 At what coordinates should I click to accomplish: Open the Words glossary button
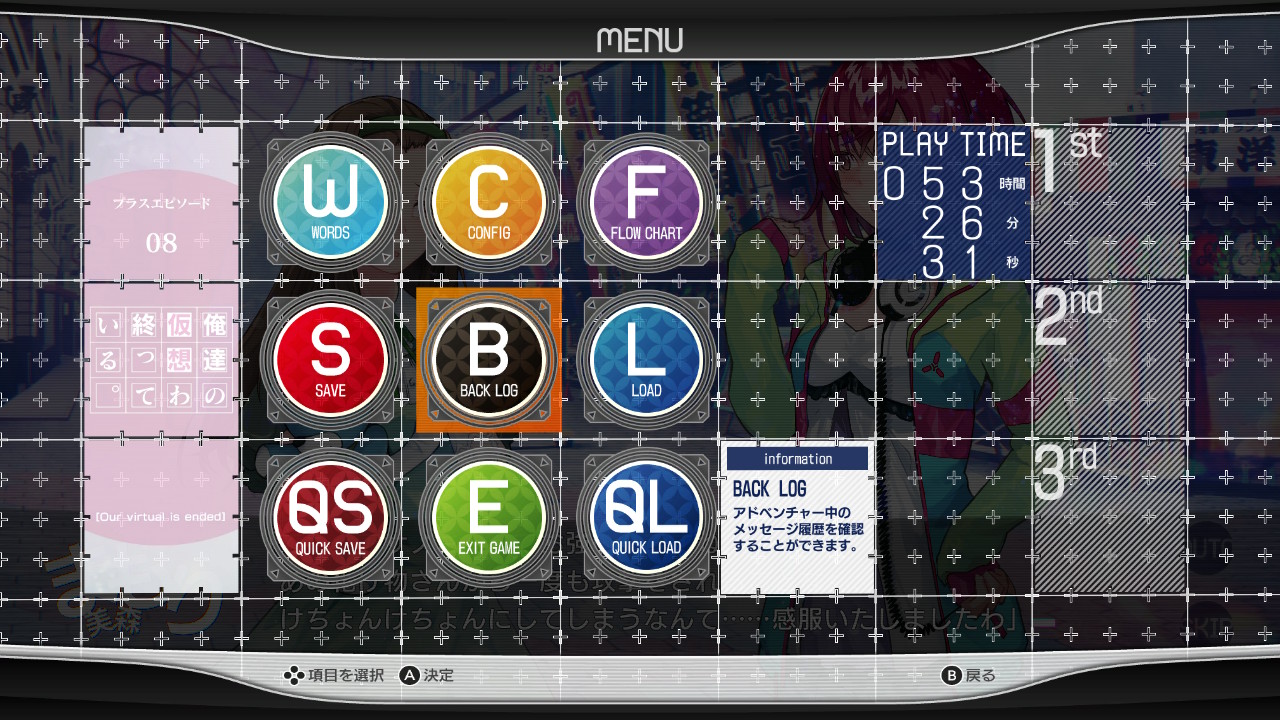[x=330, y=202]
